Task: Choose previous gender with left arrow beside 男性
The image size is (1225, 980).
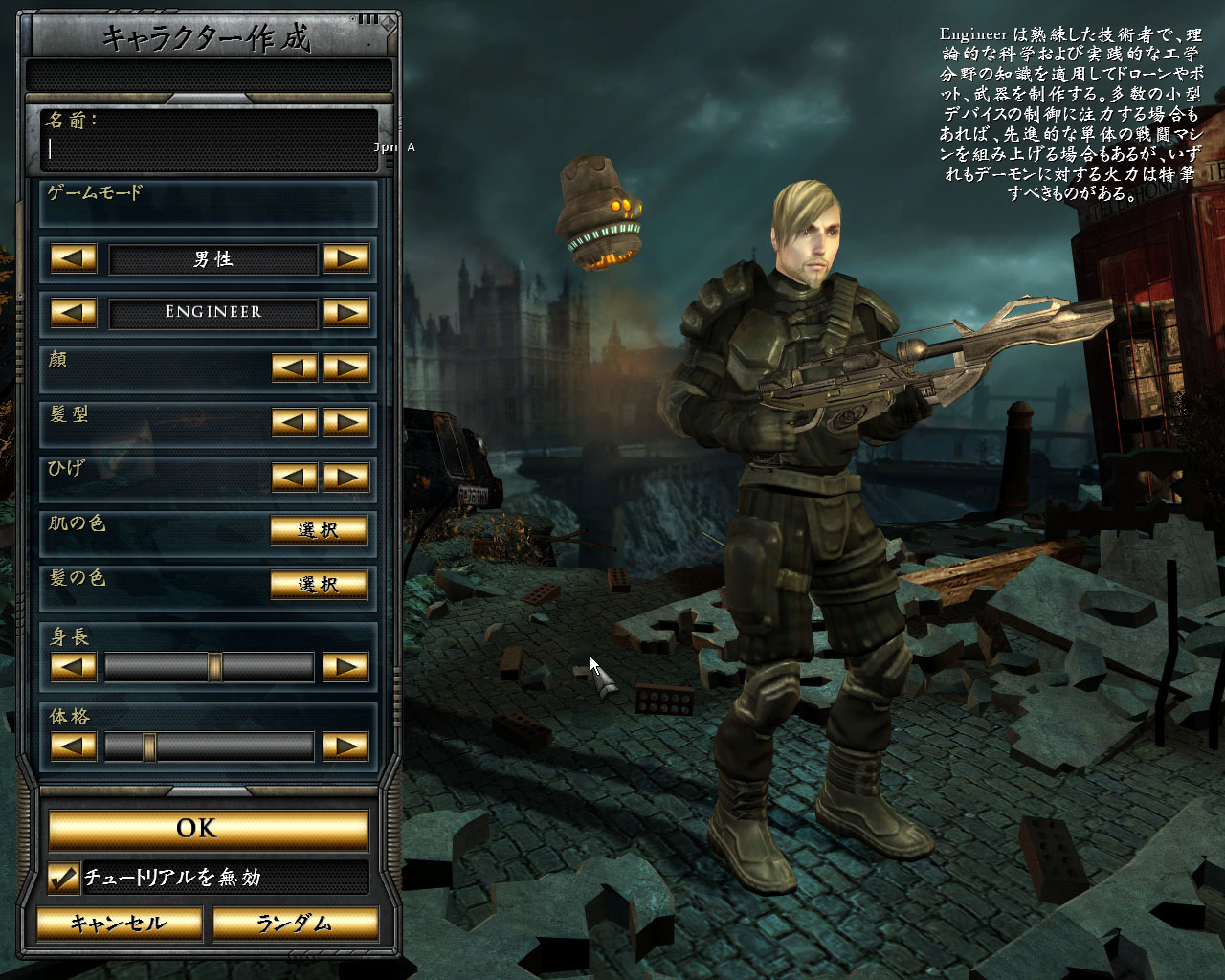Action: [x=73, y=258]
